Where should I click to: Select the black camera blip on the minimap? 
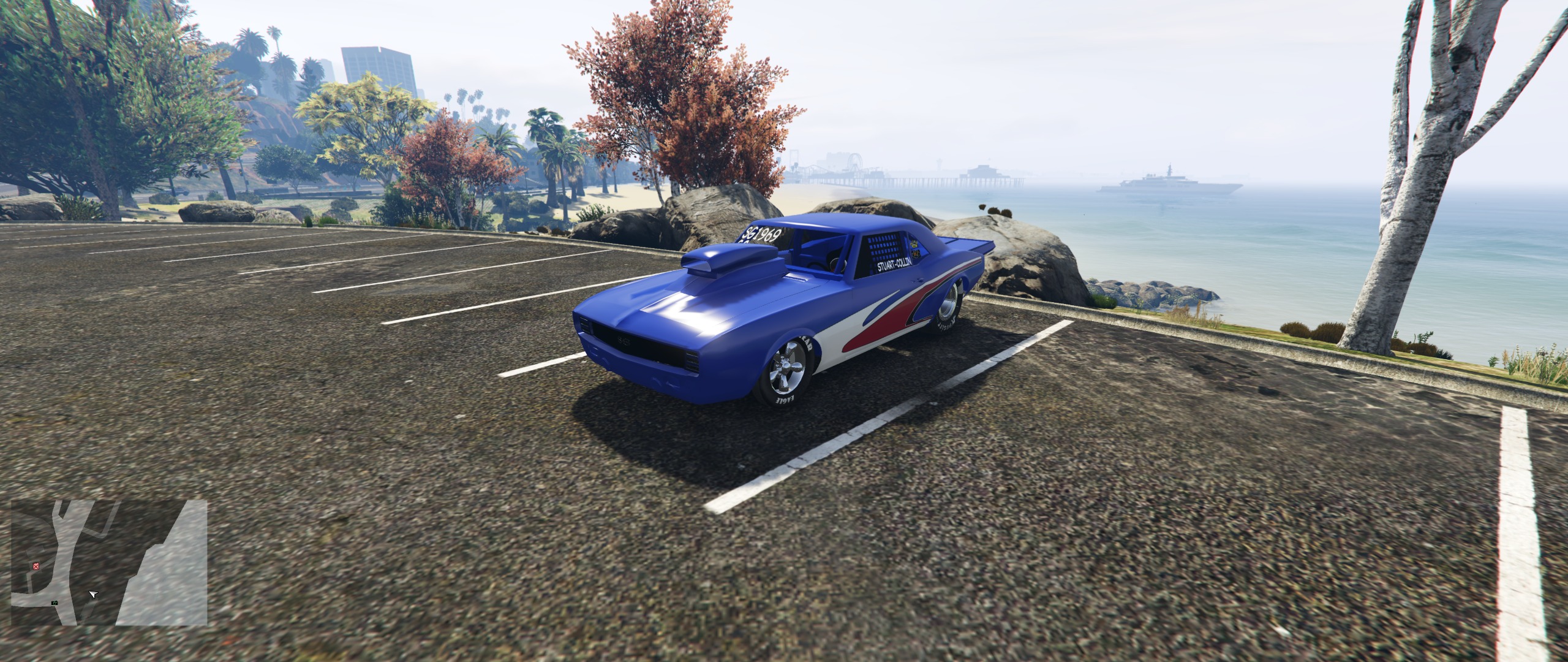click(x=55, y=603)
